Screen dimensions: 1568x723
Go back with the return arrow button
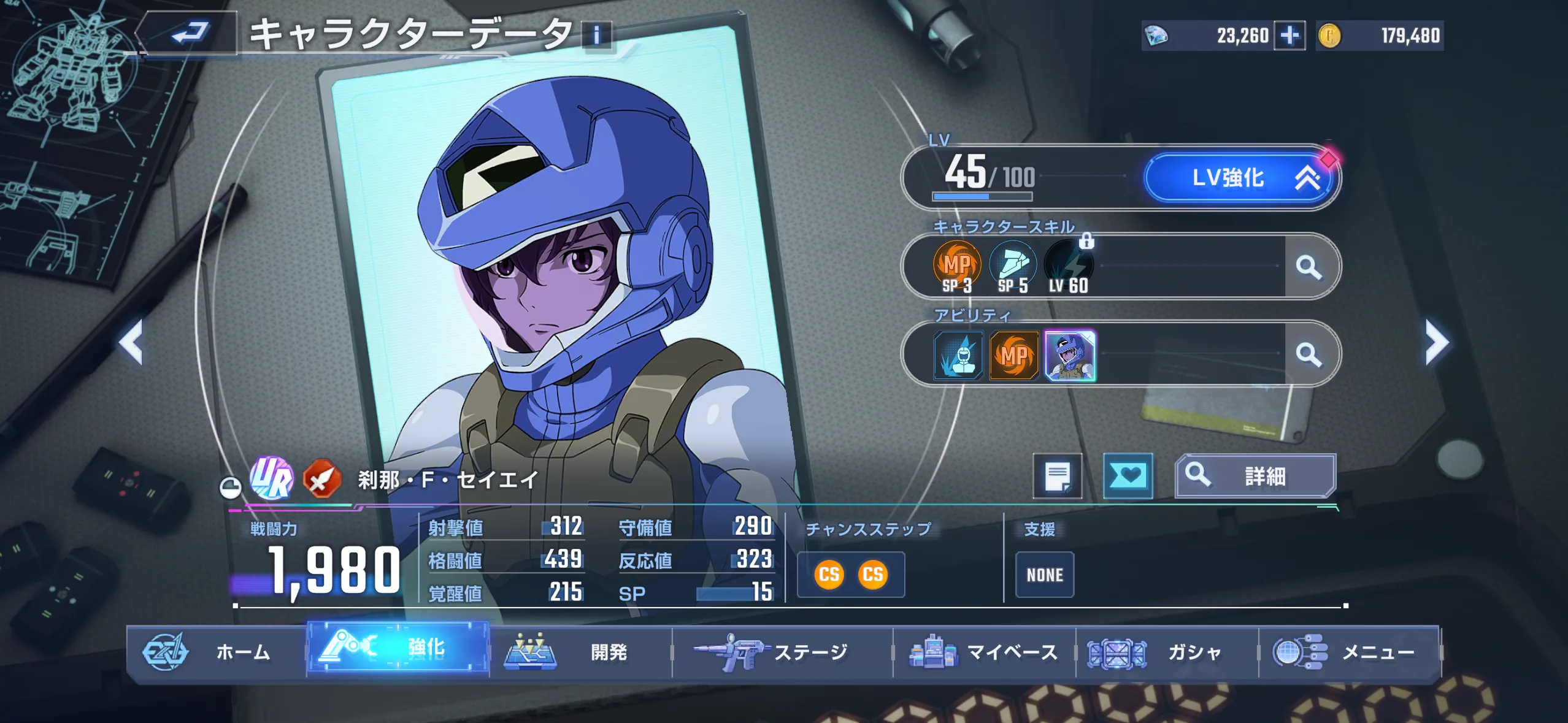[x=189, y=33]
